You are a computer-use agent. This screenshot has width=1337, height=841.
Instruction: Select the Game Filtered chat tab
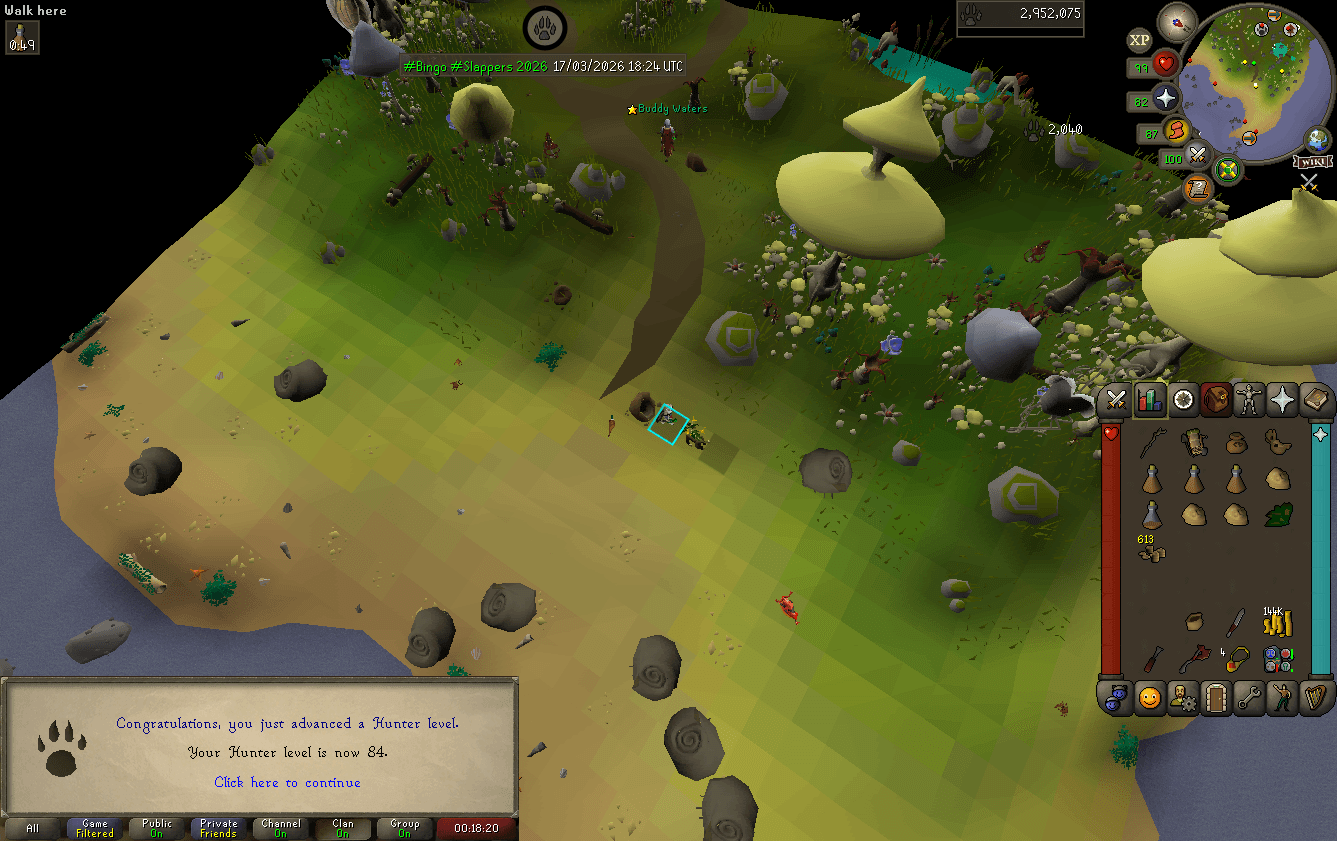coord(94,828)
